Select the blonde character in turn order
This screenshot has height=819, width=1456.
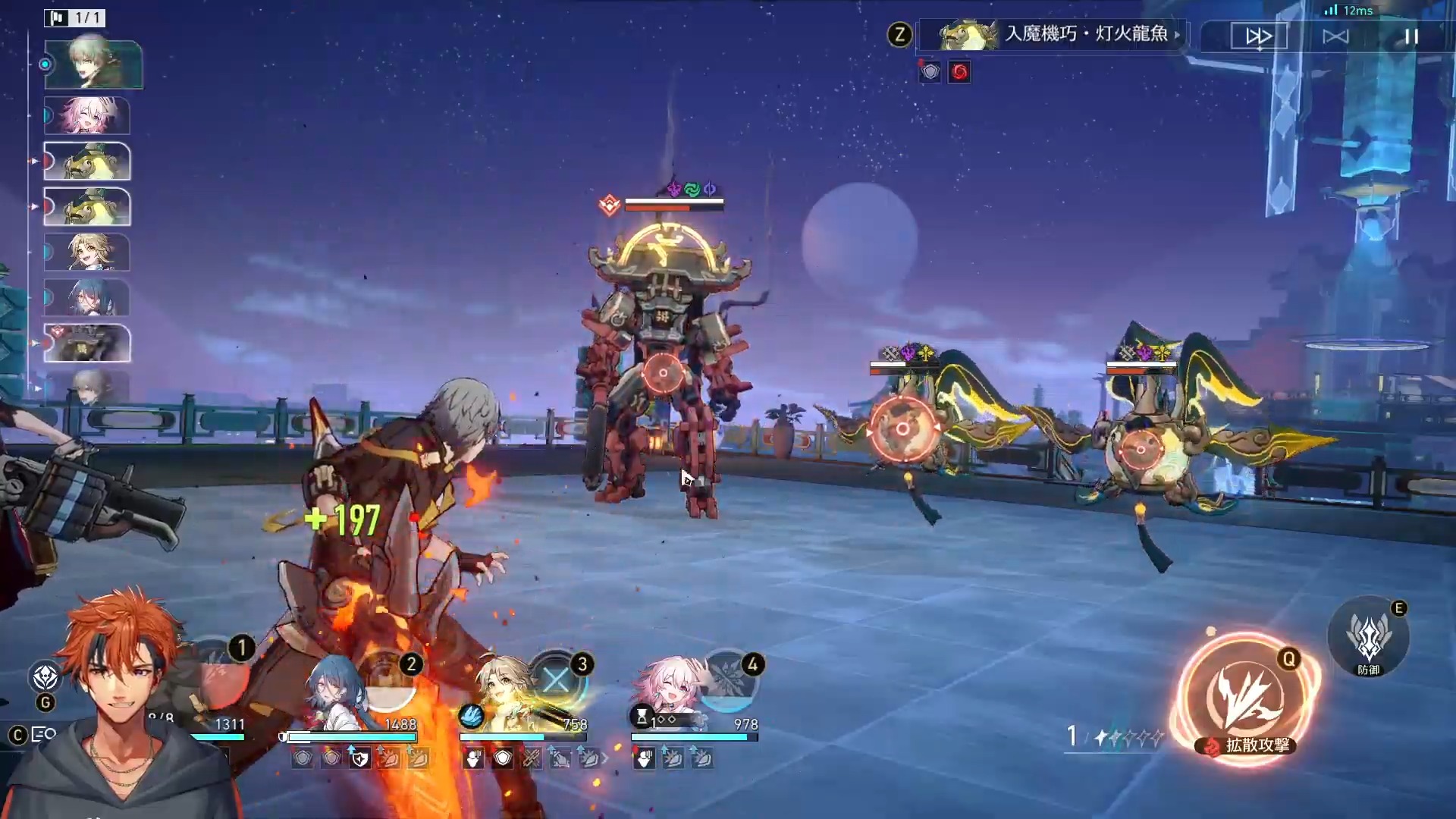87,253
